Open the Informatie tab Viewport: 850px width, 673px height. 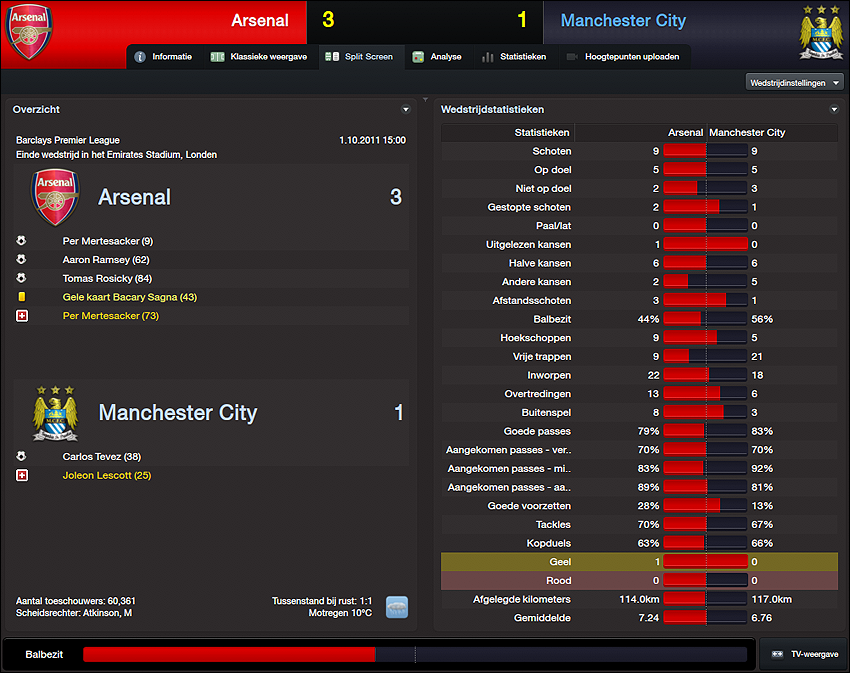pos(163,57)
